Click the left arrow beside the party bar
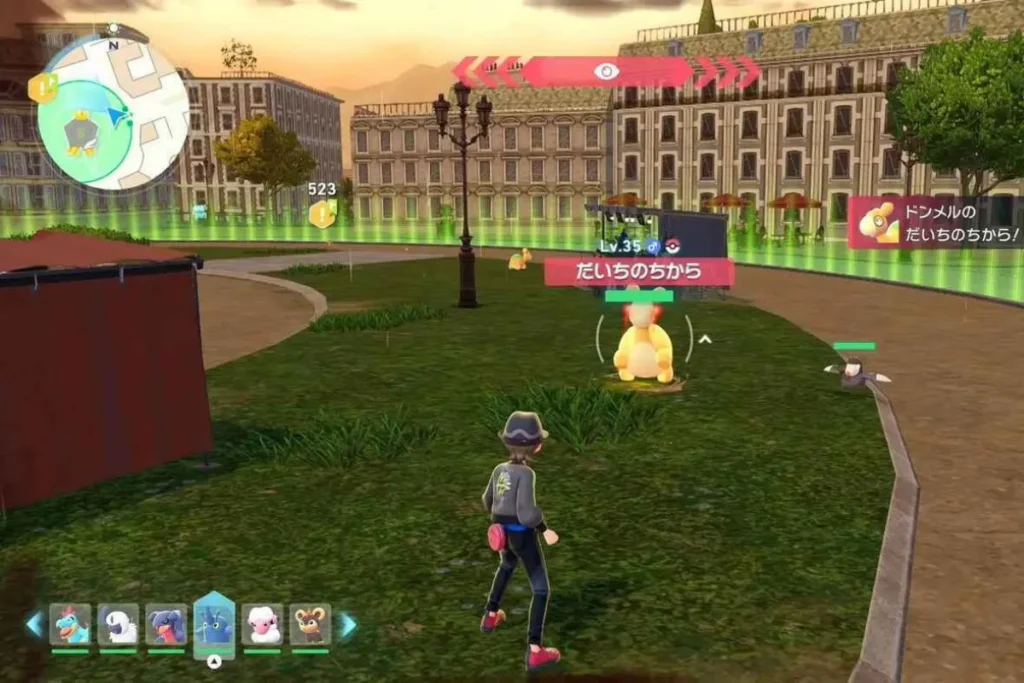Viewport: 1024px width, 683px height. [34, 625]
